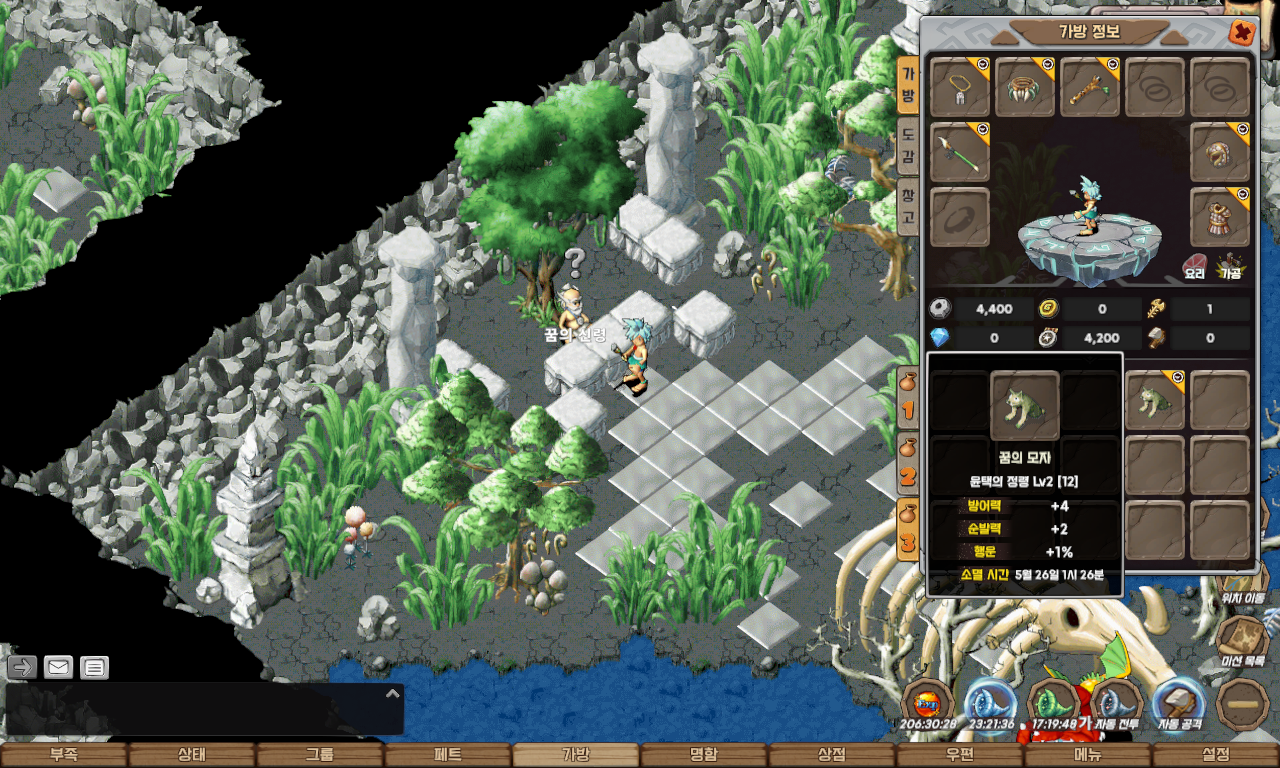Open the 부족 tribe menu
The height and width of the screenshot is (768, 1280).
point(64,756)
